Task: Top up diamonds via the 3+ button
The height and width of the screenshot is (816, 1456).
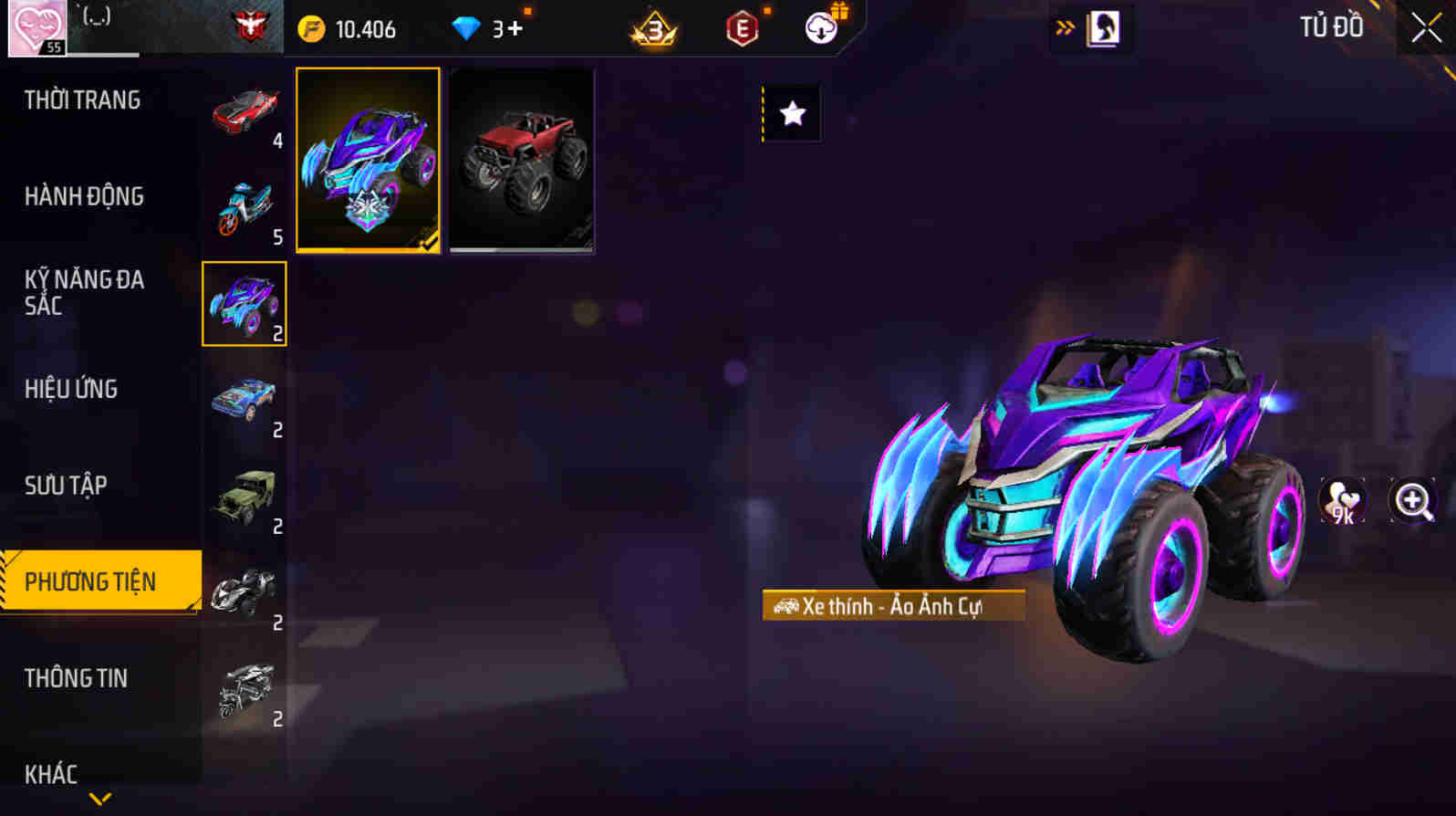Action: click(507, 28)
